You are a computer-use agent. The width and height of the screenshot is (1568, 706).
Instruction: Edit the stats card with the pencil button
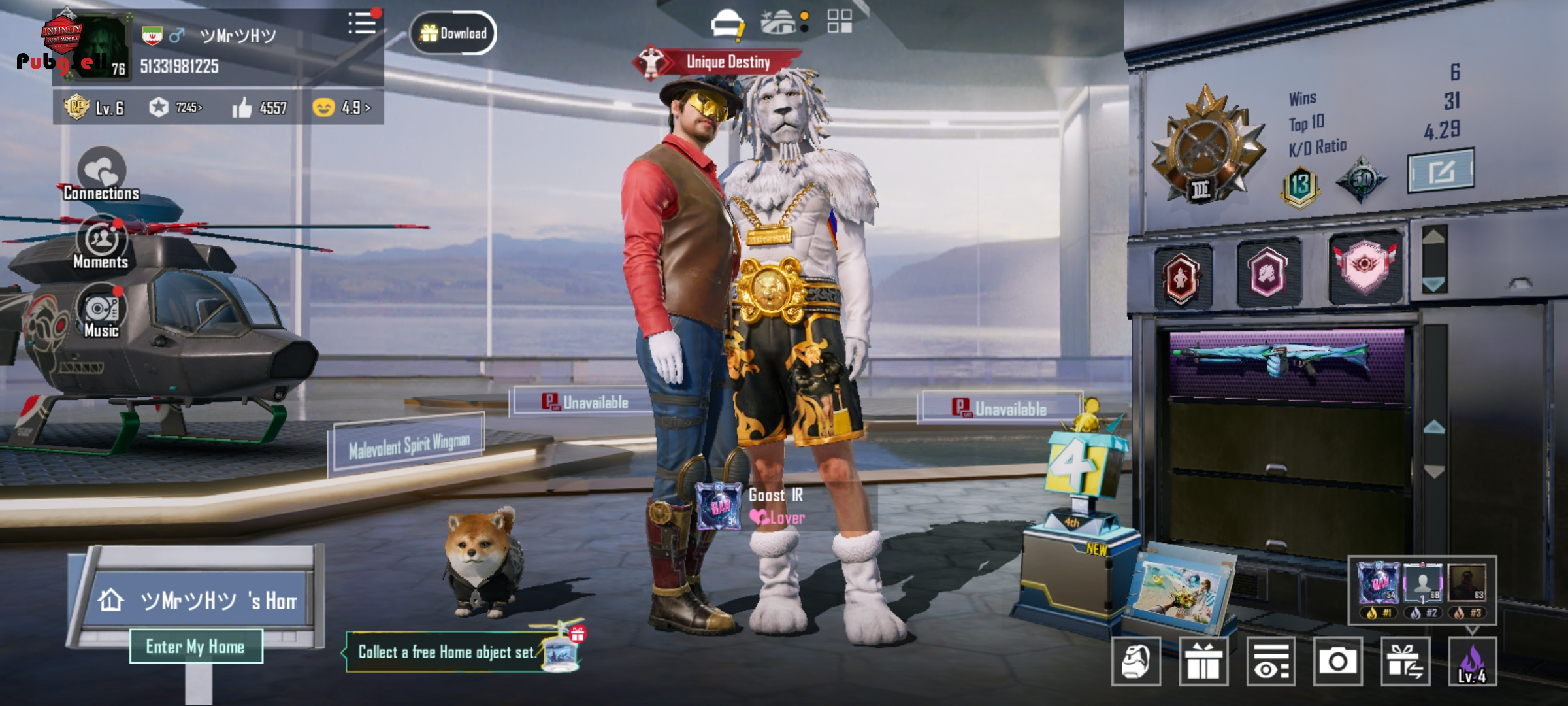[1440, 171]
